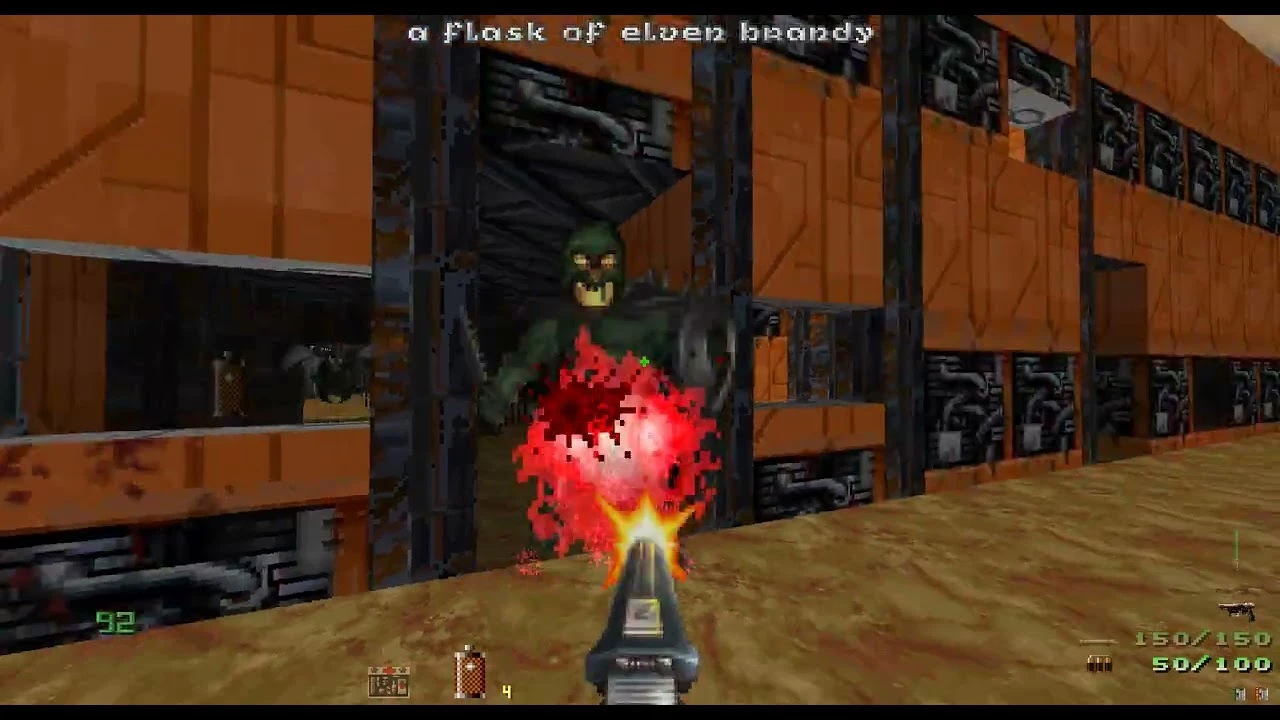
Task: Click the equipped gun weapon icon
Action: 1236,609
